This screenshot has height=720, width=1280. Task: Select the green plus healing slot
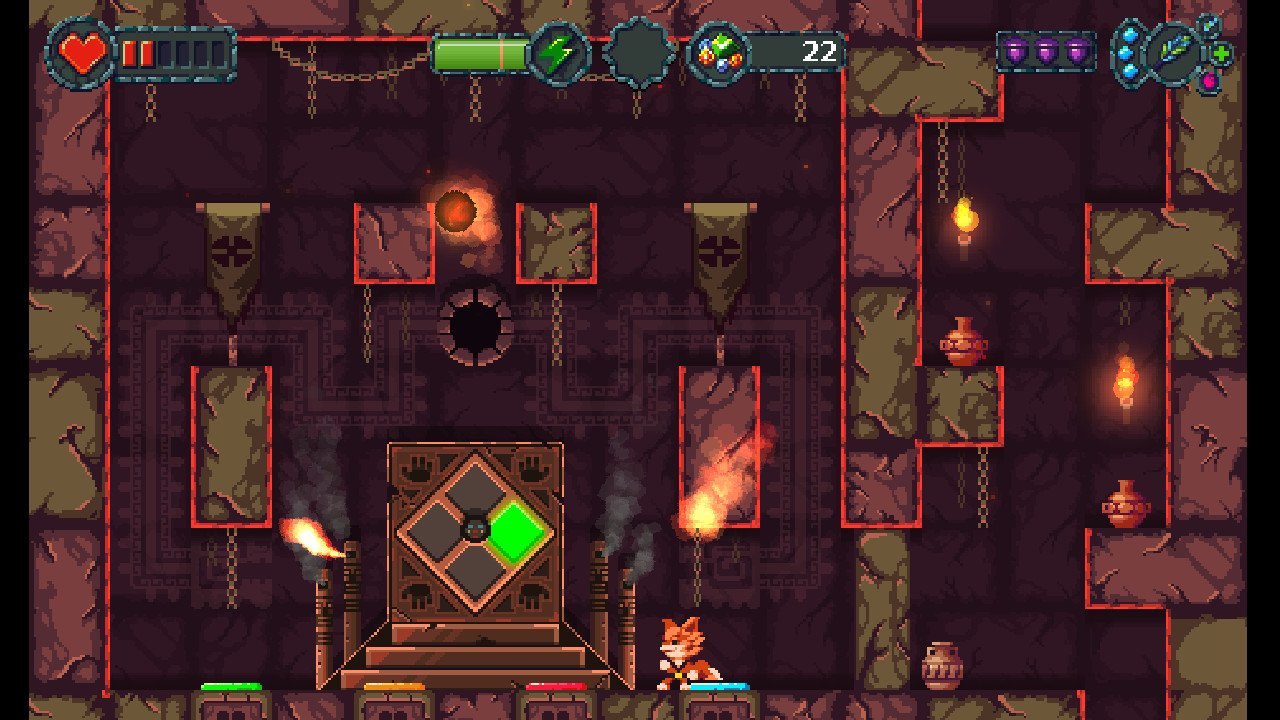(x=1222, y=53)
